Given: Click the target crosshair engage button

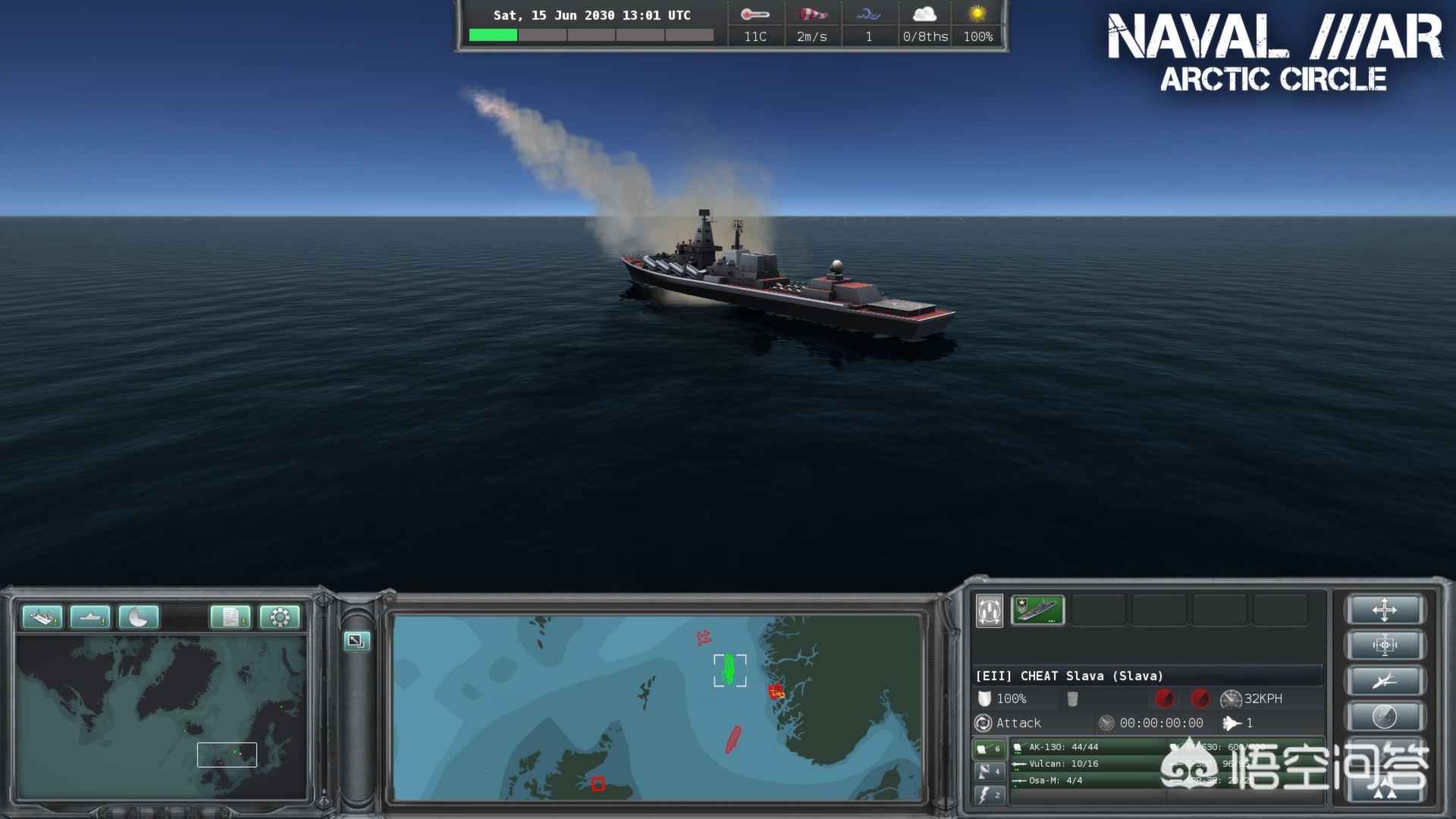Looking at the screenshot, I should tap(1384, 645).
